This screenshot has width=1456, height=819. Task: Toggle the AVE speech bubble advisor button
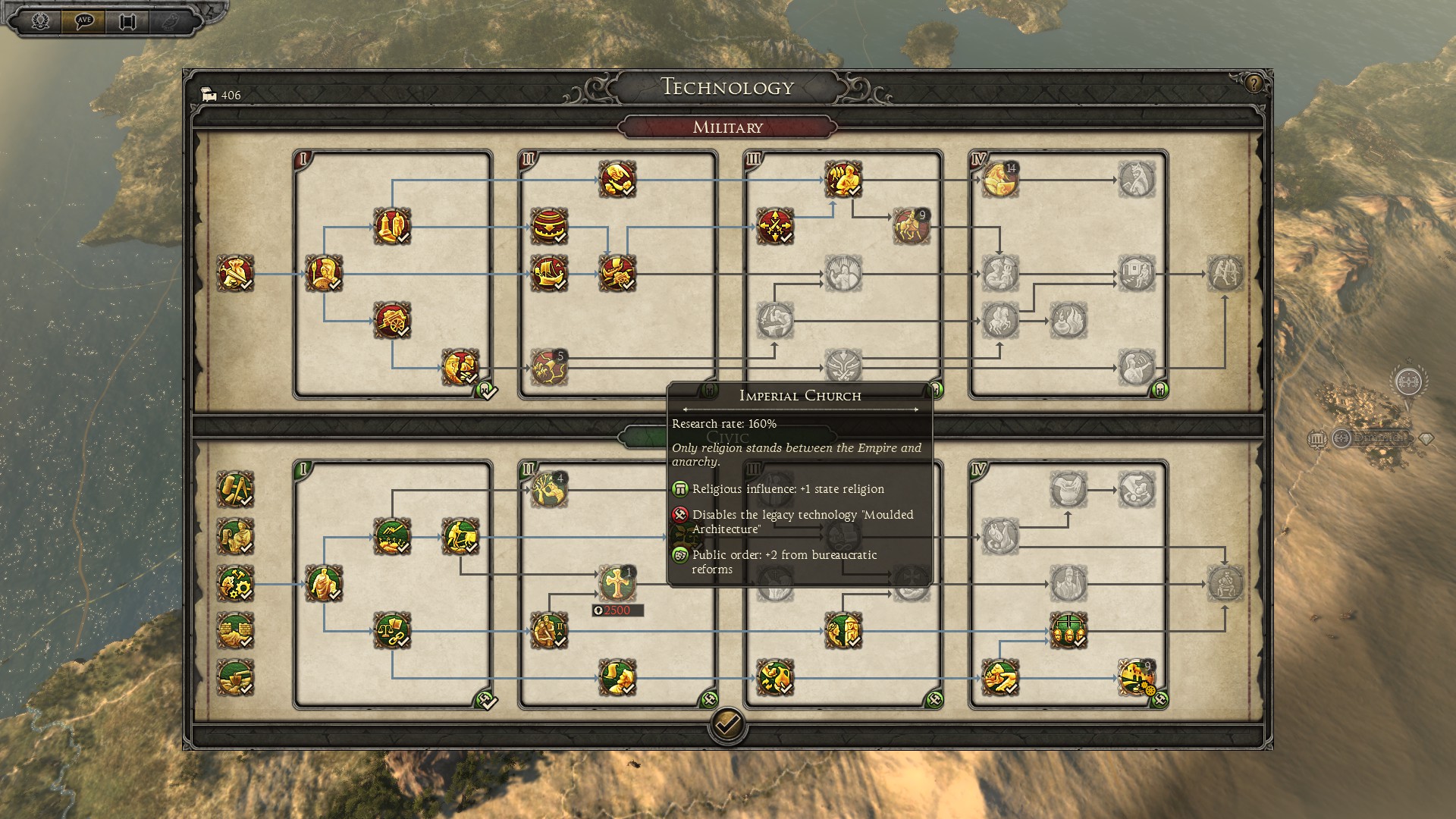[x=84, y=21]
